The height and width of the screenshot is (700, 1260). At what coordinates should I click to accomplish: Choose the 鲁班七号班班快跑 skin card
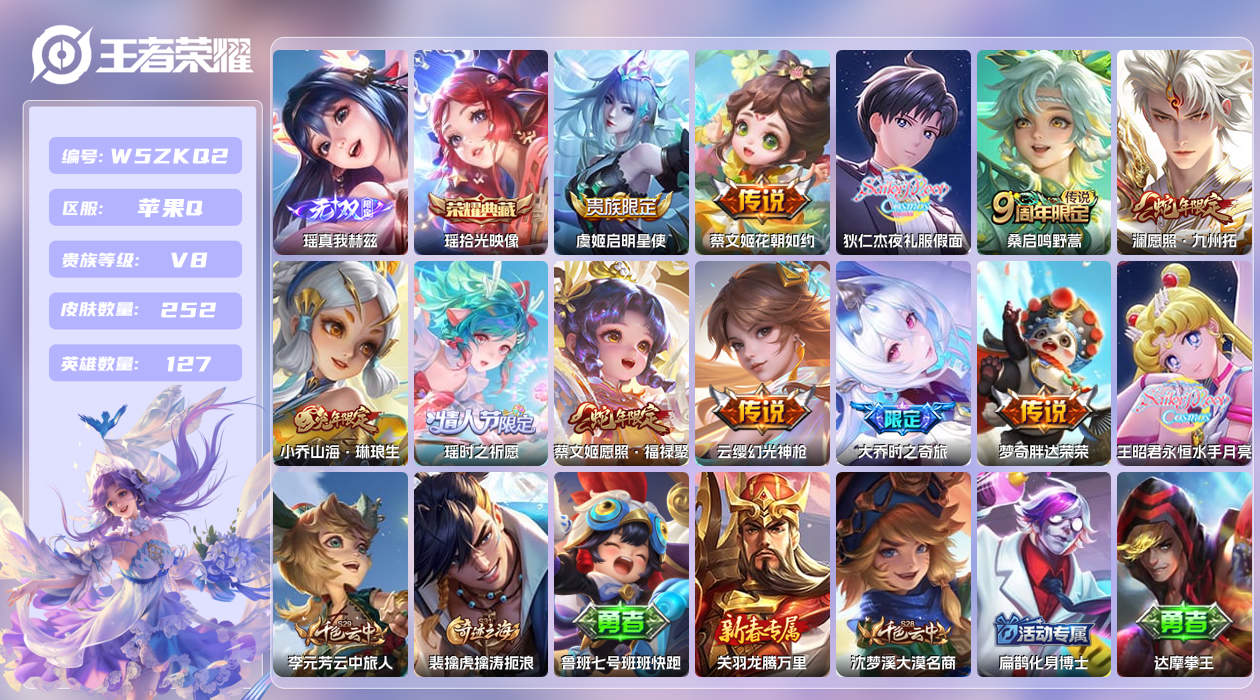[x=621, y=574]
